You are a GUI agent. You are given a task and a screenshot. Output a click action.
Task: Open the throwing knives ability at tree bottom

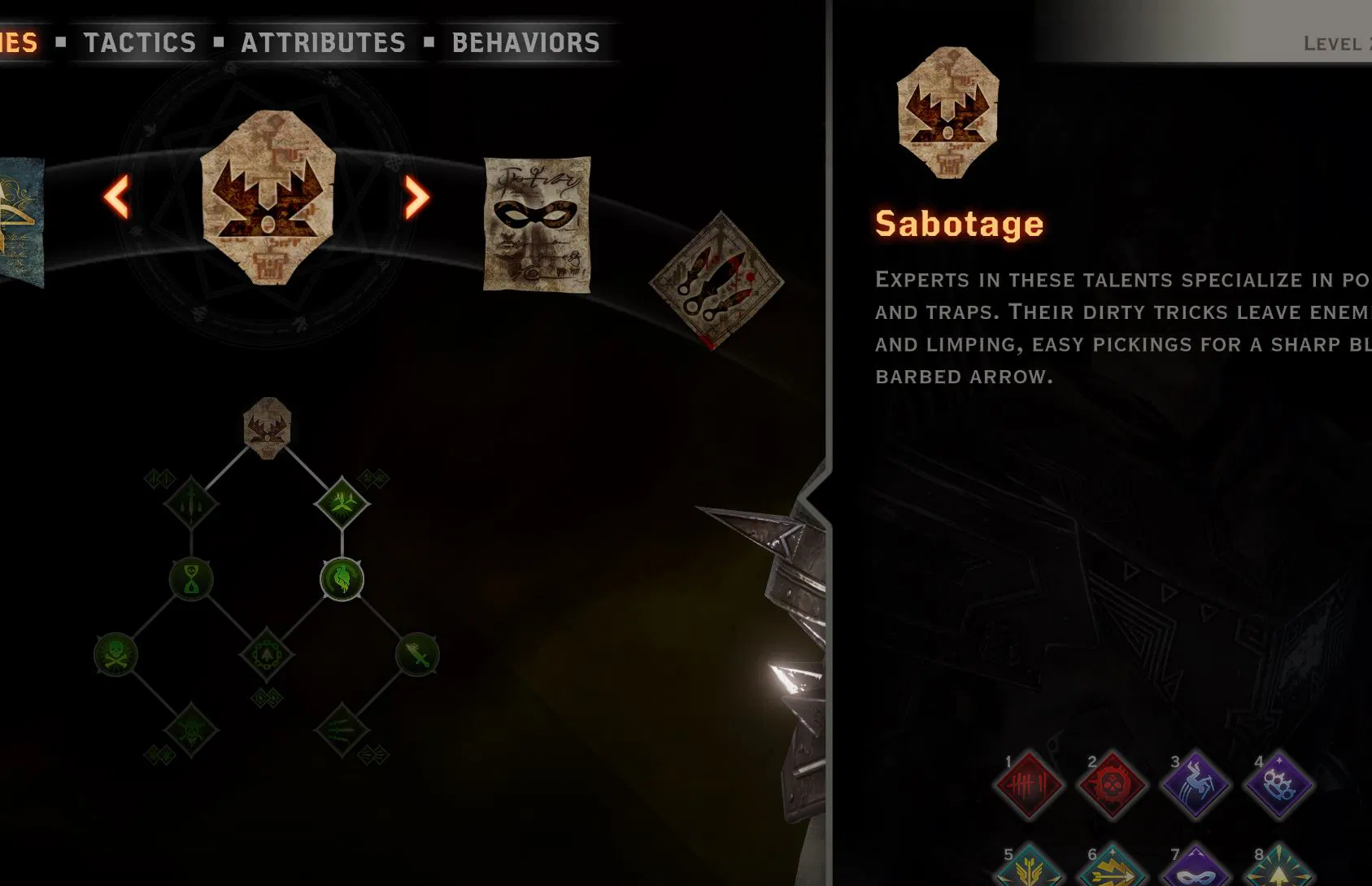coord(342,728)
